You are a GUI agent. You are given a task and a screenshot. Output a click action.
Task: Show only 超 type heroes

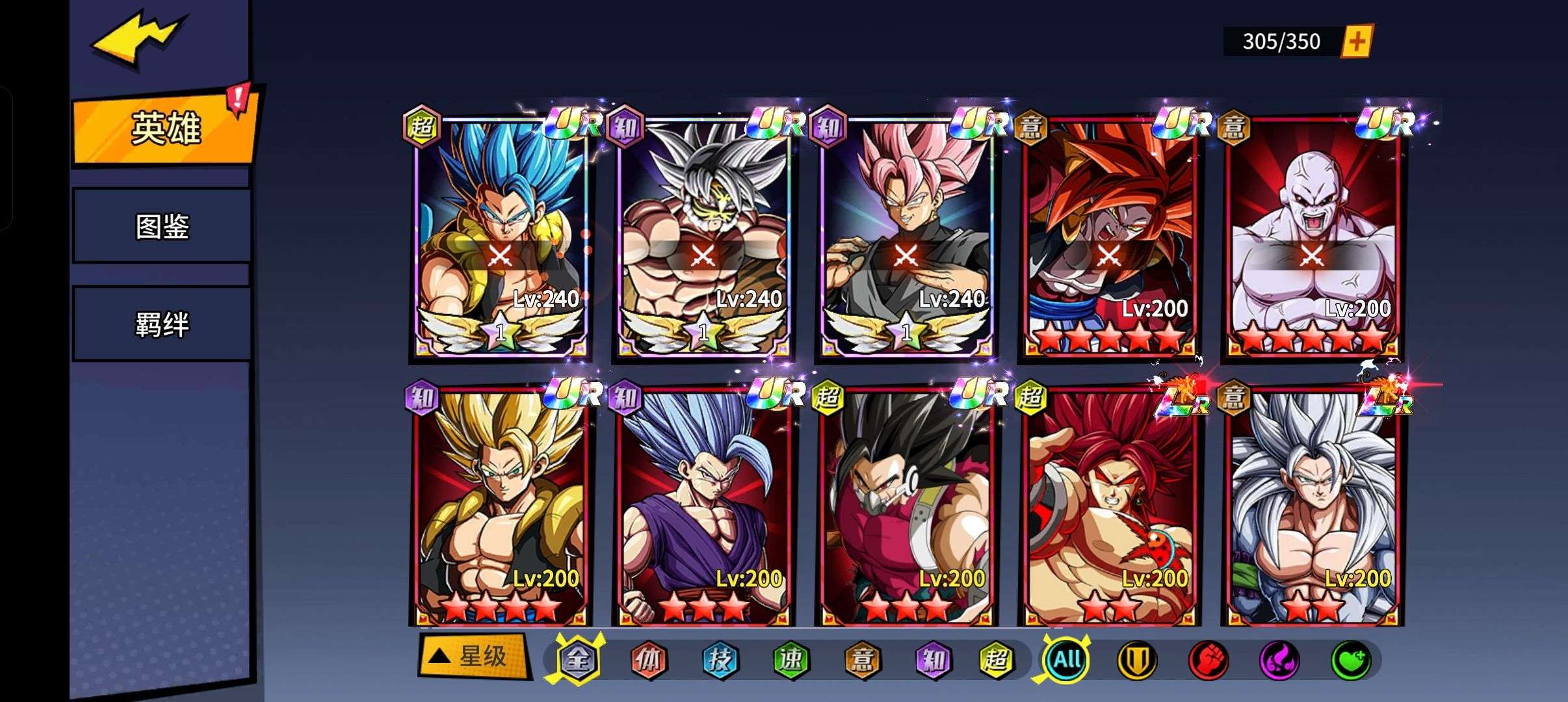[x=996, y=660]
